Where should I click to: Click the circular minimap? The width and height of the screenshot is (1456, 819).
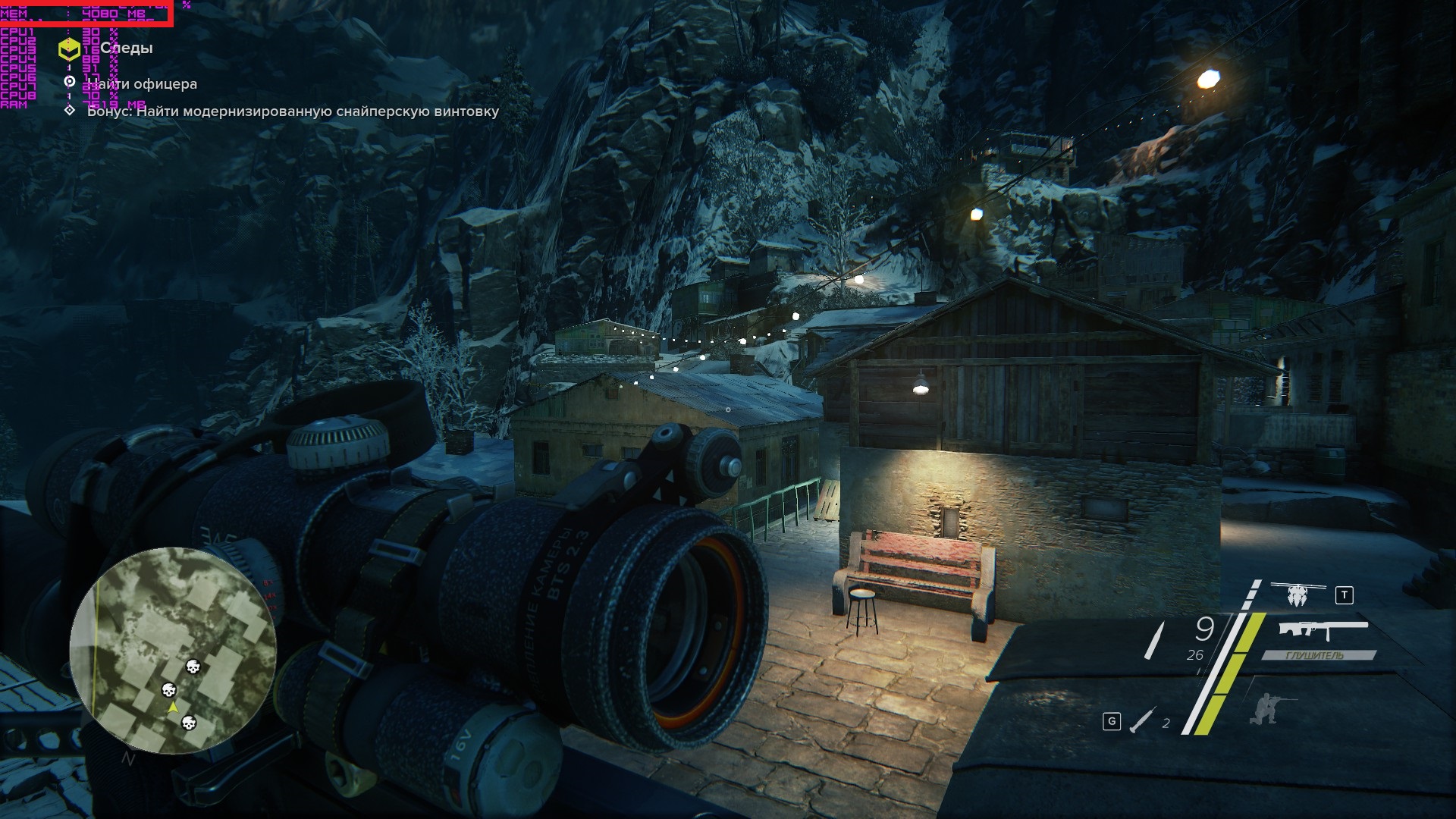pos(173,651)
